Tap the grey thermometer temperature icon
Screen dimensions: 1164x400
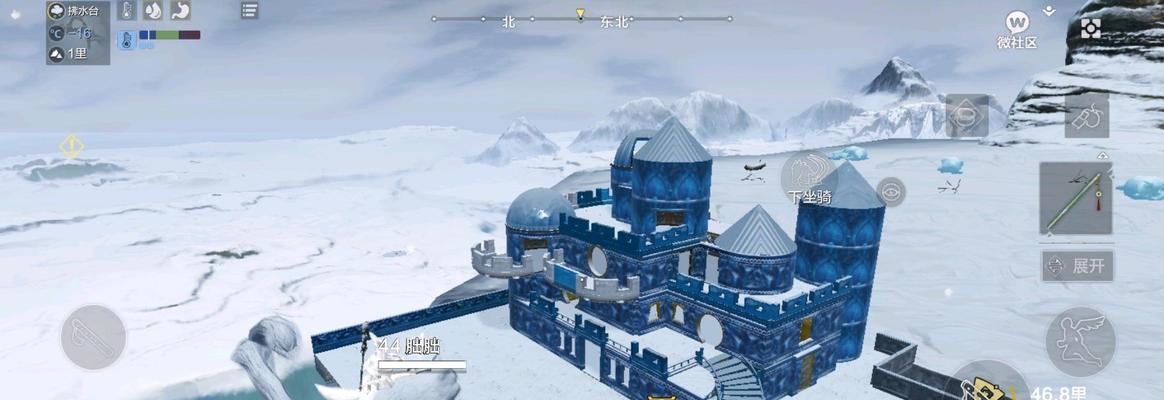click(127, 11)
